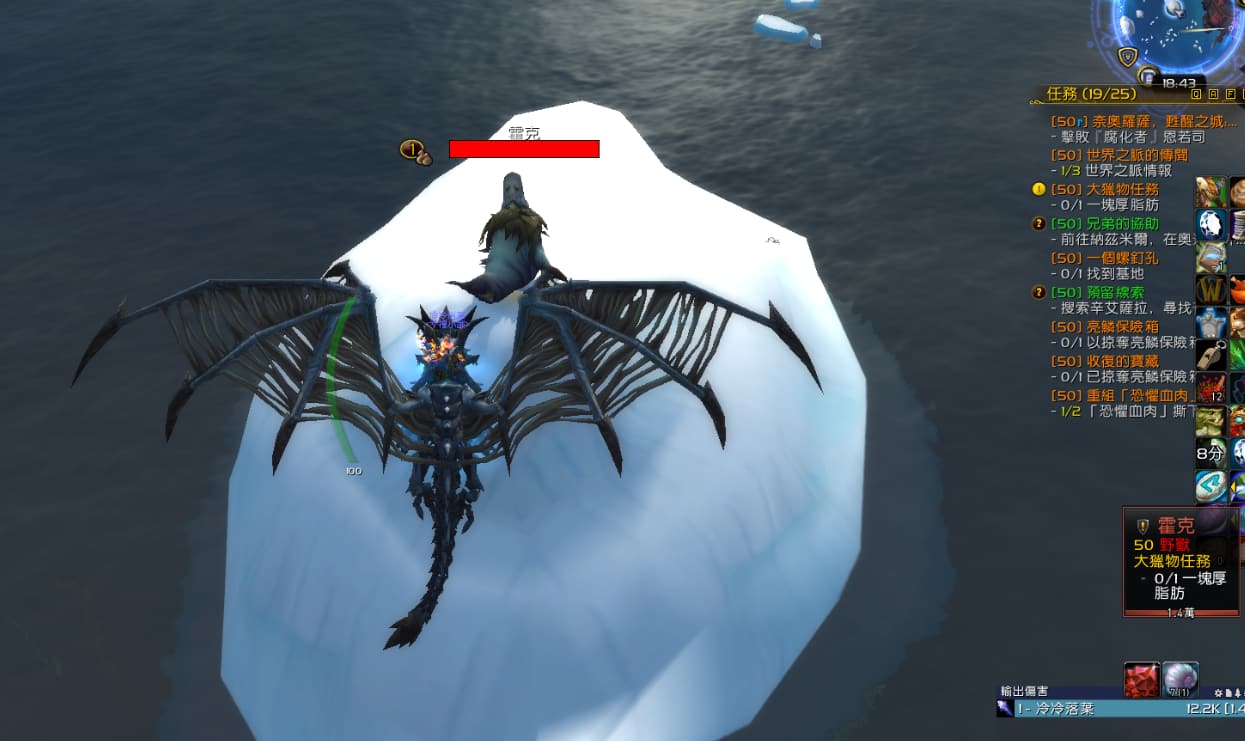This screenshot has height=741, width=1245.
Task: Click the shield badge beside the minimap
Action: [1128, 57]
